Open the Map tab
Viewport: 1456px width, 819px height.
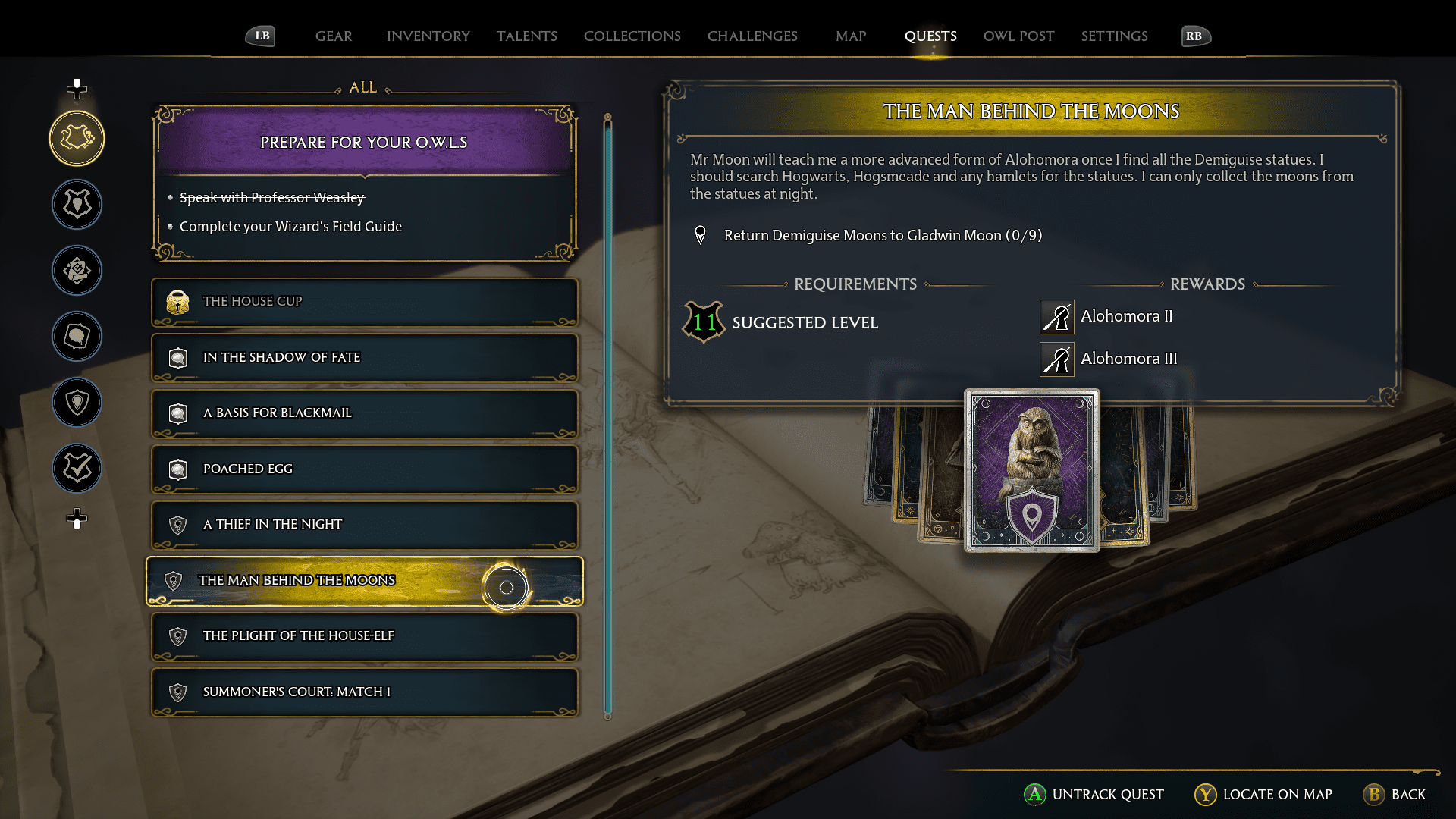tap(851, 36)
